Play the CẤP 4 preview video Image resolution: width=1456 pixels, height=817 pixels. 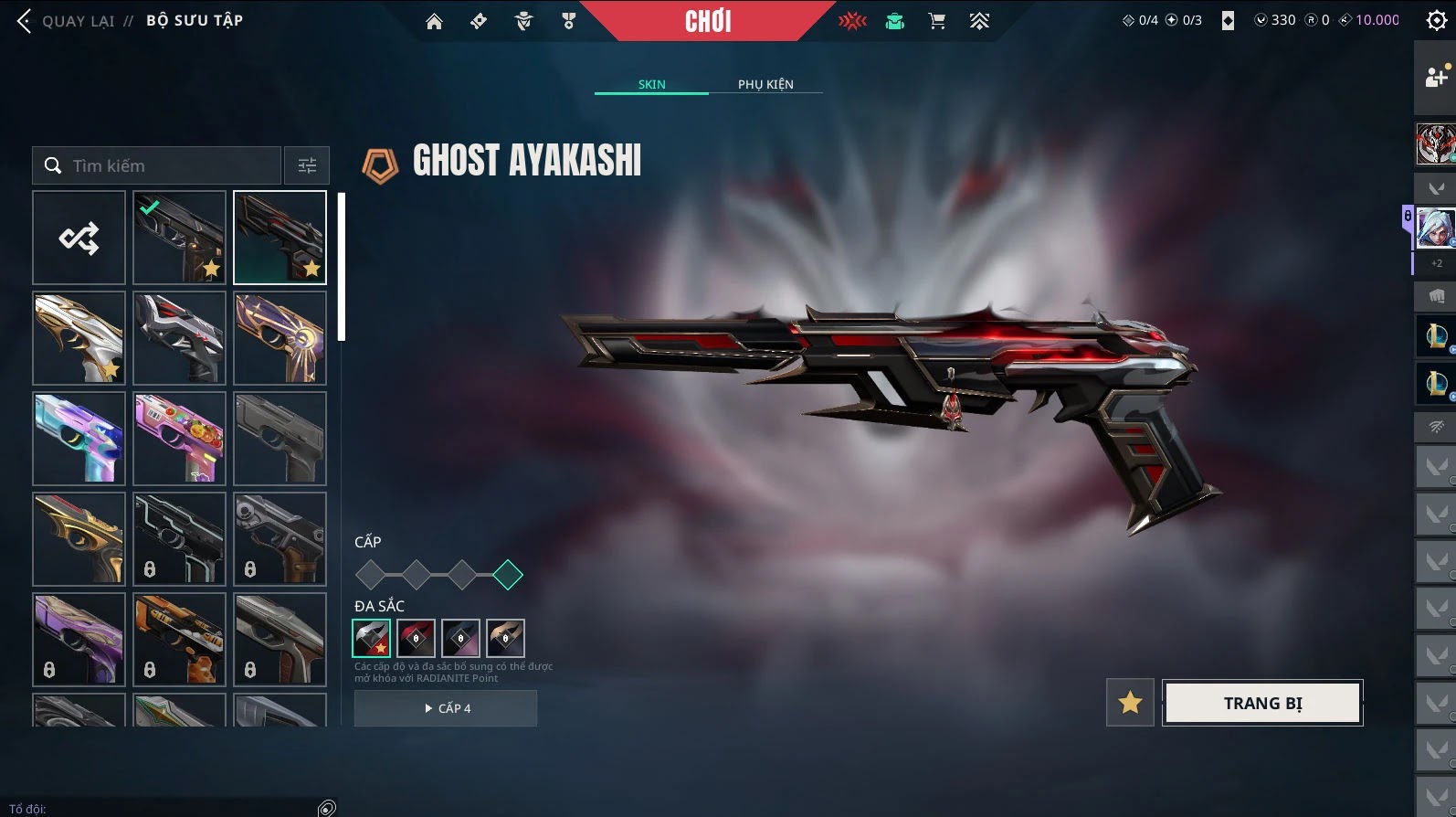point(446,708)
